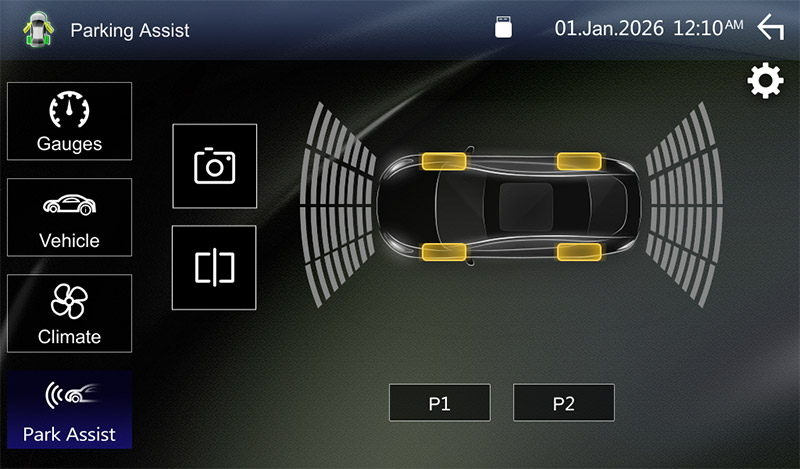800x469 pixels.
Task: Open the camera view button
Action: [x=214, y=166]
